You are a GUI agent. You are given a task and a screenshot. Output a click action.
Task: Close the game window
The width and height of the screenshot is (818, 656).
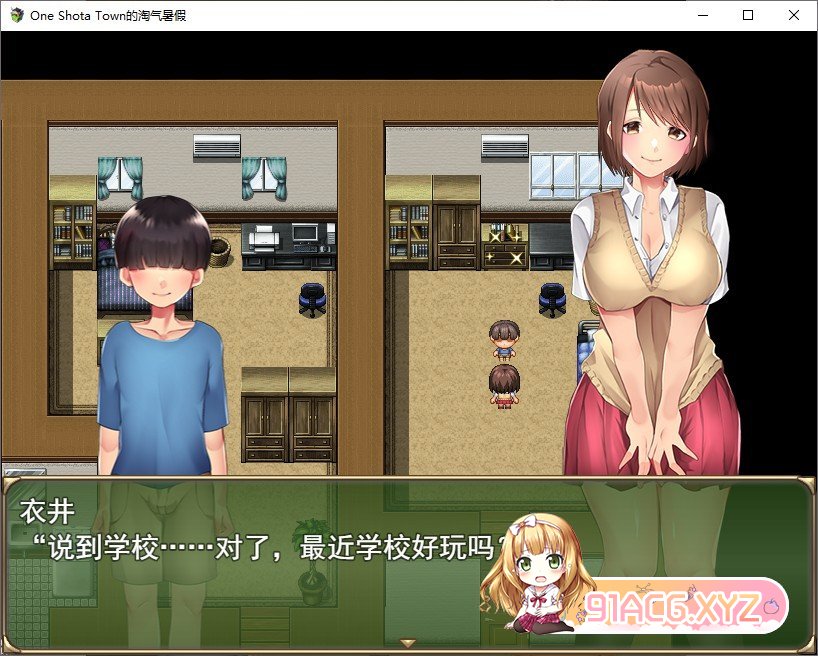tap(794, 15)
